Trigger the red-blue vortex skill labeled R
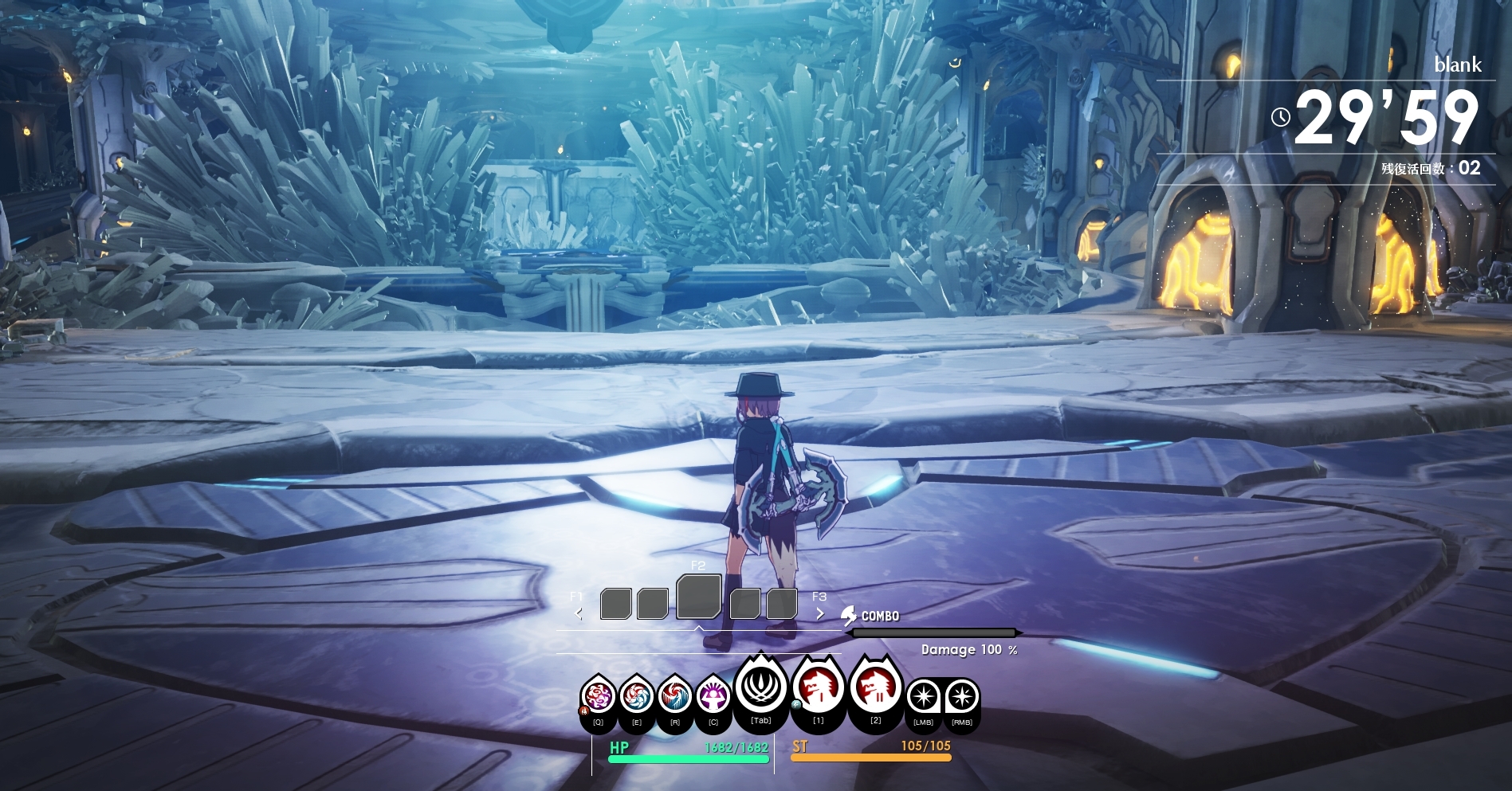Viewport: 1512px width, 791px height. (x=675, y=697)
